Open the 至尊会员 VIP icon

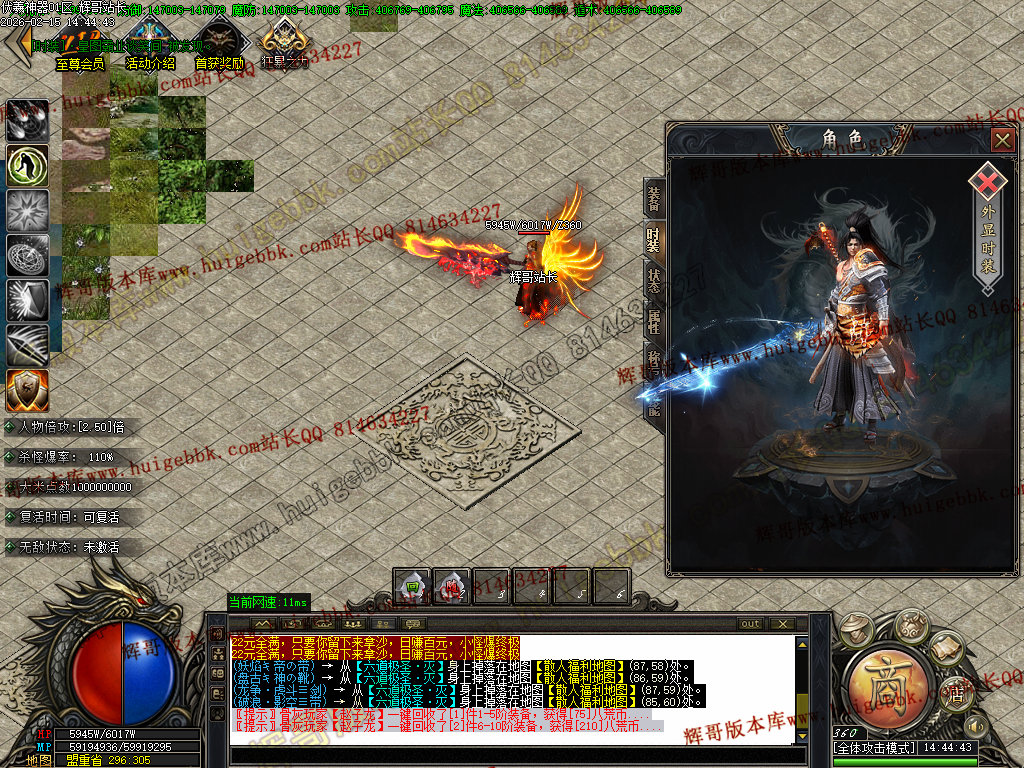79,45
